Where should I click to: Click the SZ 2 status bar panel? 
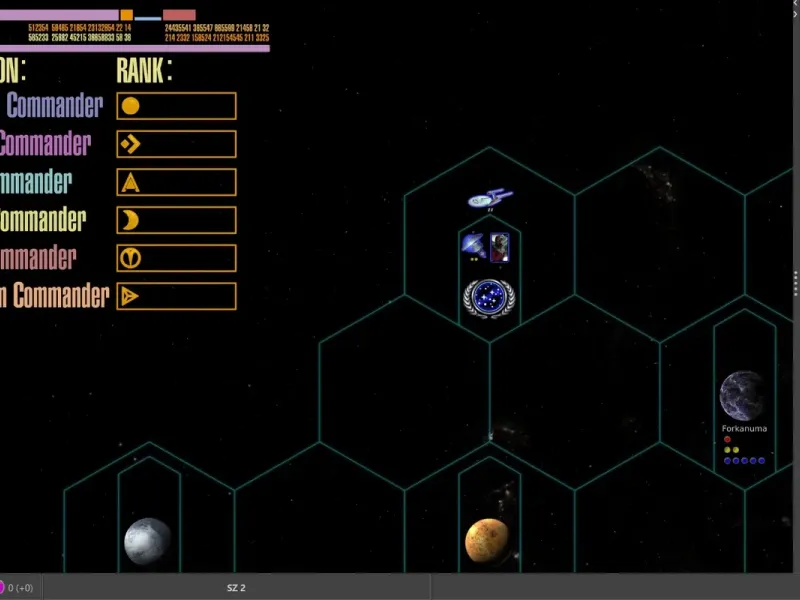(236, 587)
